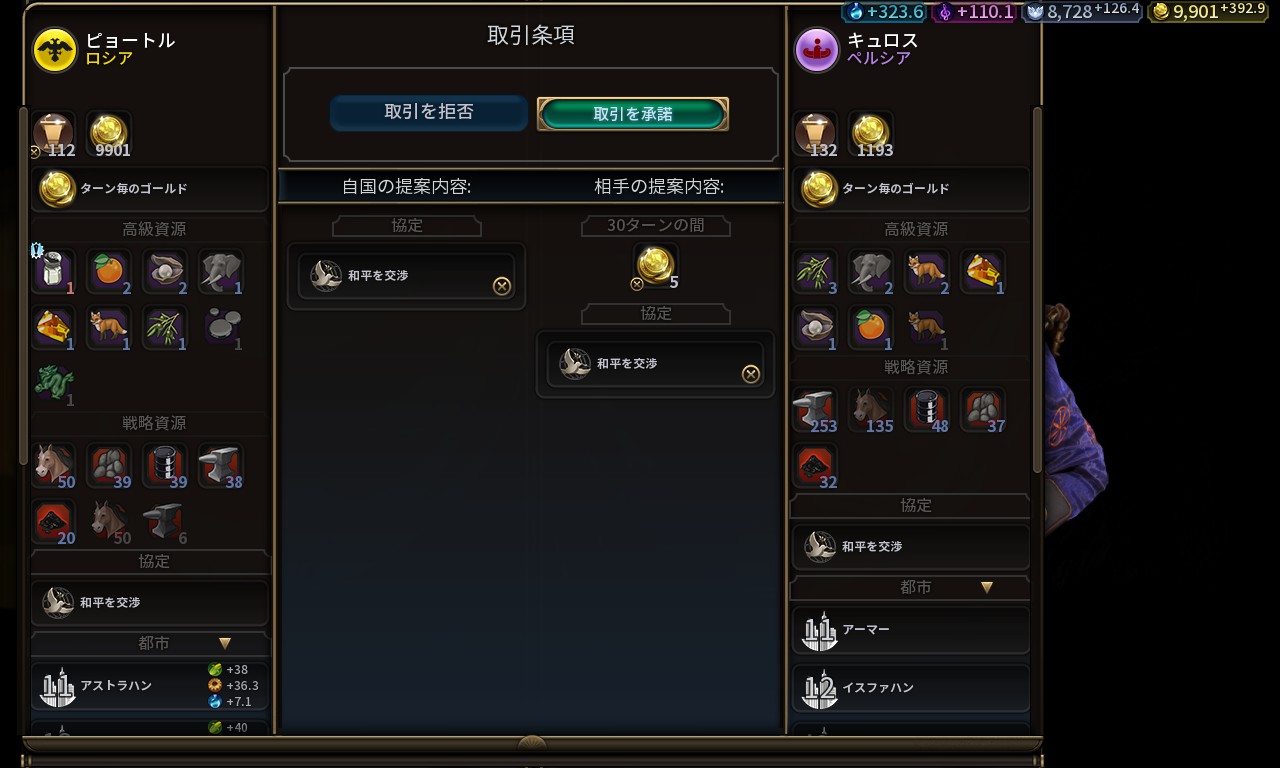Select Russia's jade dragon luxury resource
The width and height of the screenshot is (1280, 768).
[54, 382]
